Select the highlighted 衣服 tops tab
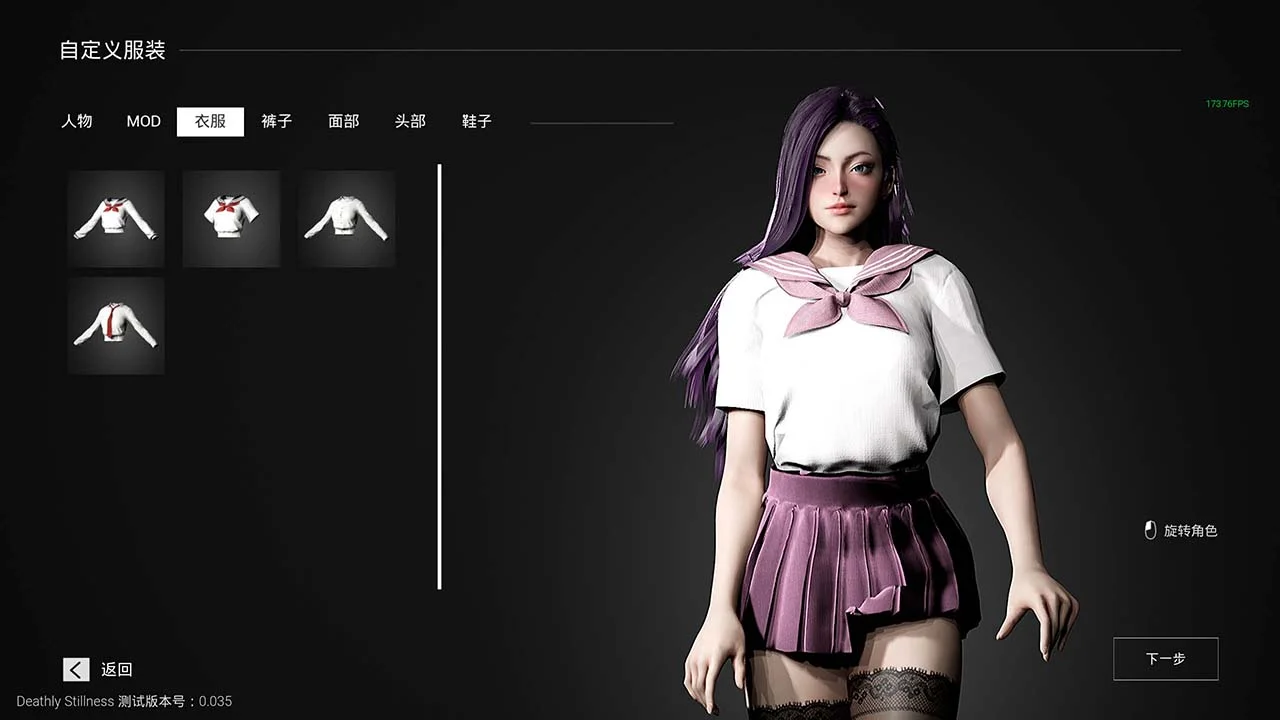1280x720 pixels. click(210, 121)
